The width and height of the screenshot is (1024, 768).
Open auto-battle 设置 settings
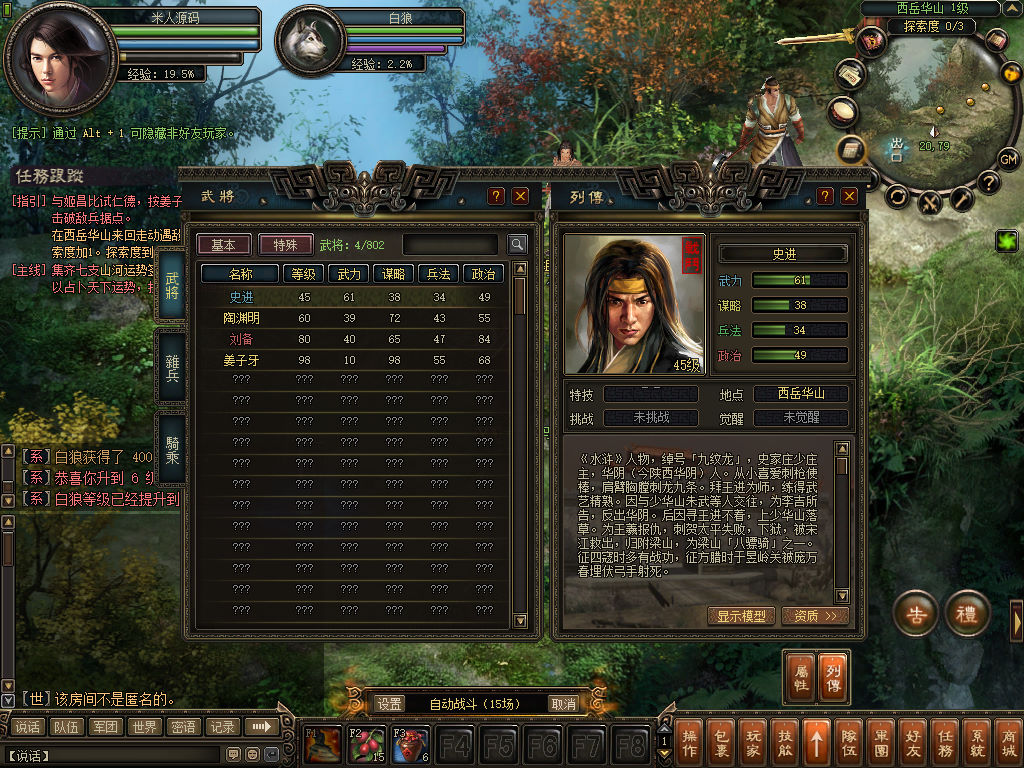[x=390, y=704]
